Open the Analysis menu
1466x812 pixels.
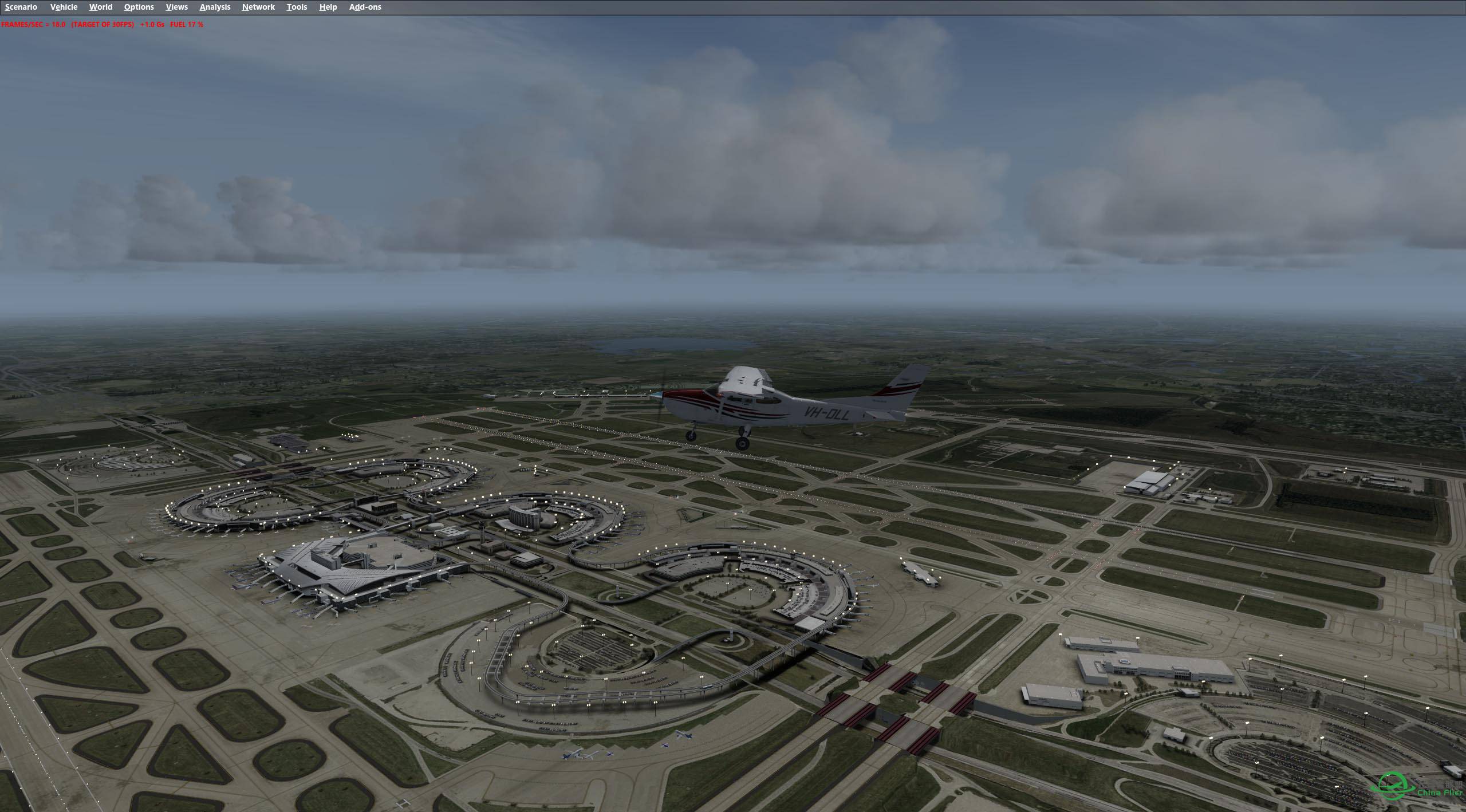click(x=215, y=7)
